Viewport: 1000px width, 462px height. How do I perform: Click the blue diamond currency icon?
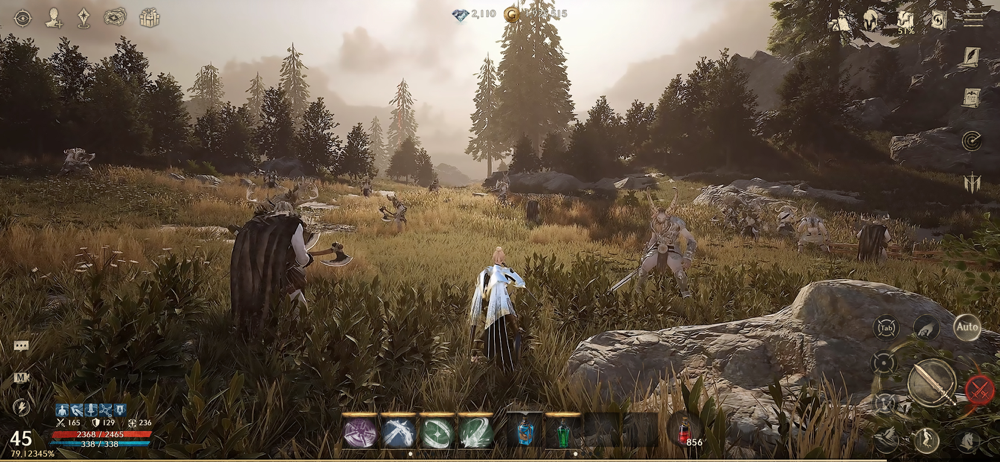coord(460,14)
